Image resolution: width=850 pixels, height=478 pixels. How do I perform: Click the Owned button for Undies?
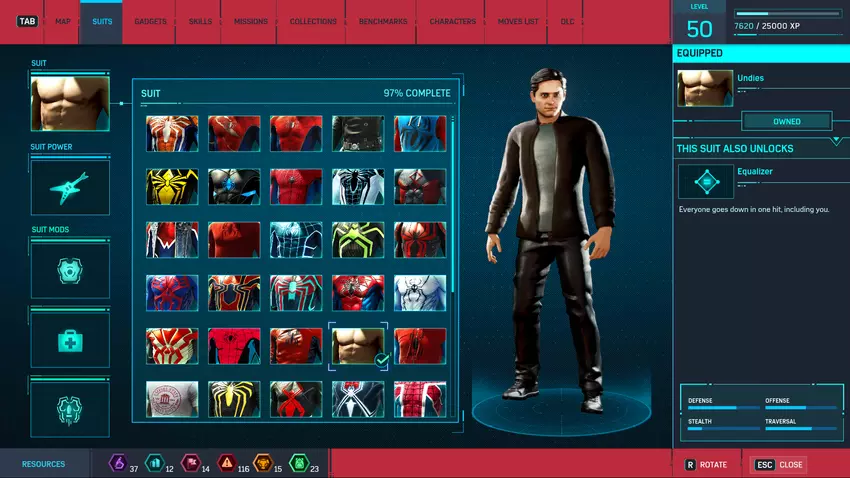(786, 122)
